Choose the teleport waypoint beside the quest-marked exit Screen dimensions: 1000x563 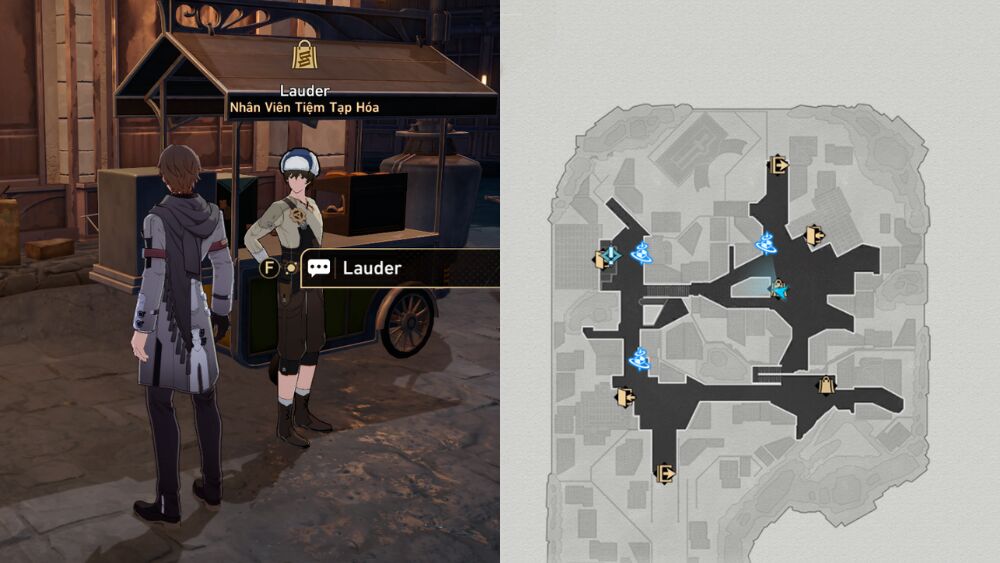pyautogui.click(x=642, y=251)
